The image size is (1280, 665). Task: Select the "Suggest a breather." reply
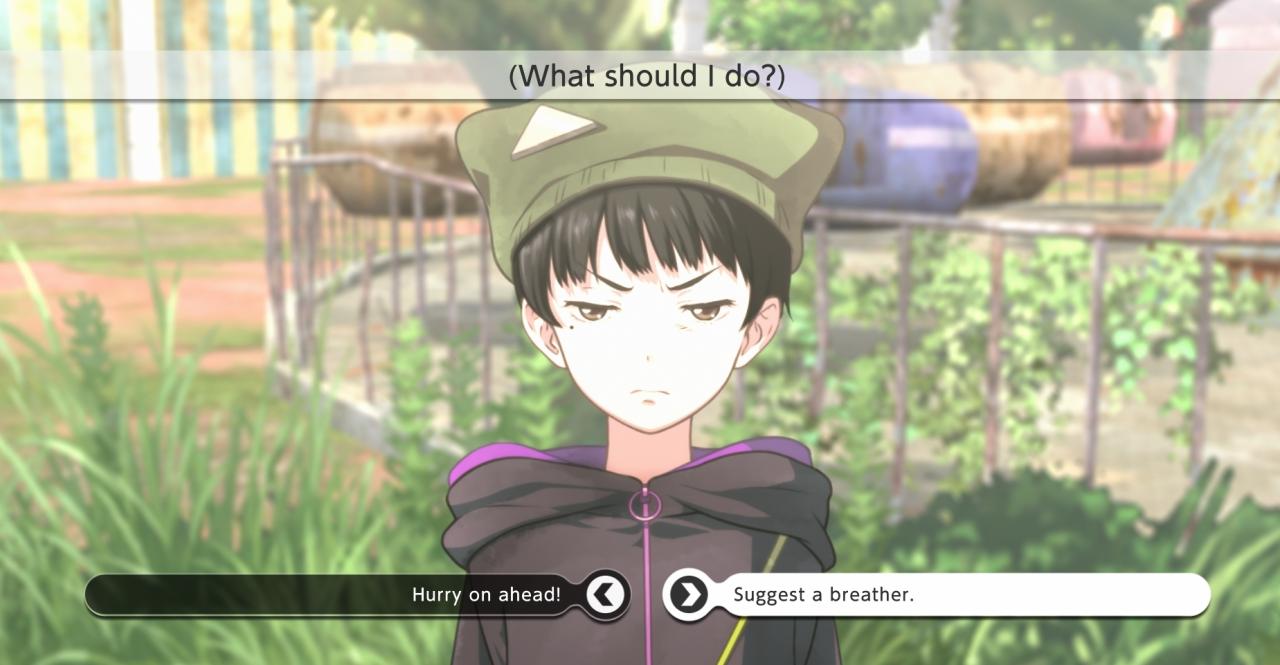click(823, 595)
